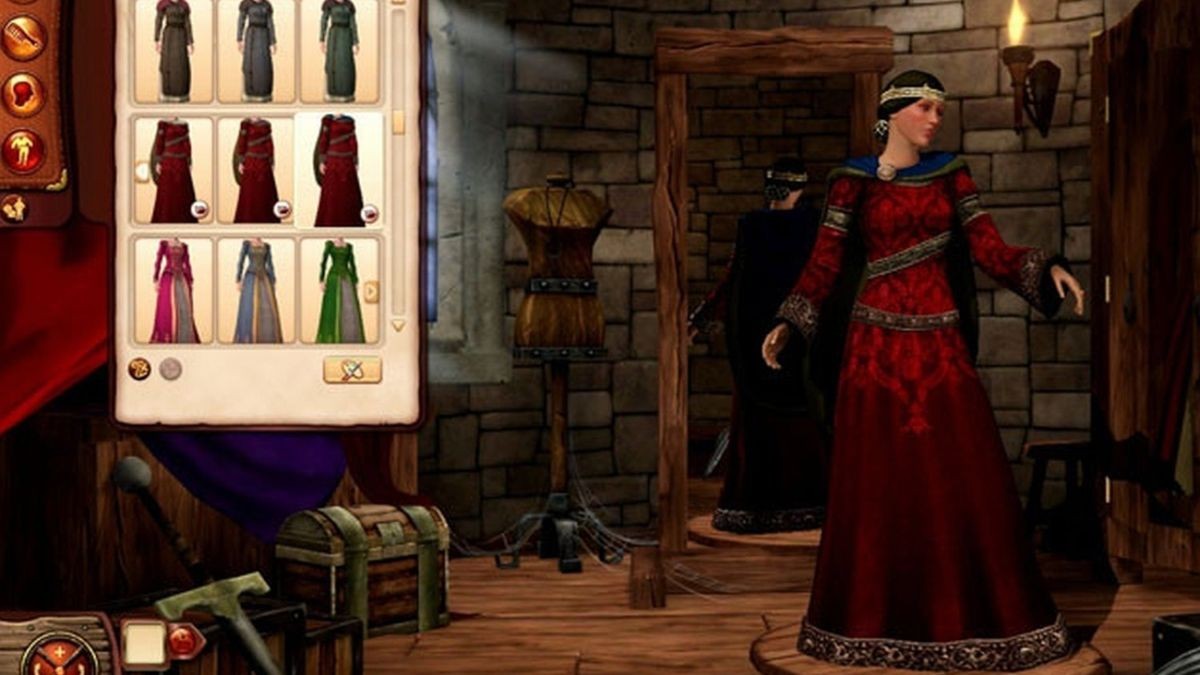
Task: Click the pattern design button with brush icon
Action: (x=352, y=370)
